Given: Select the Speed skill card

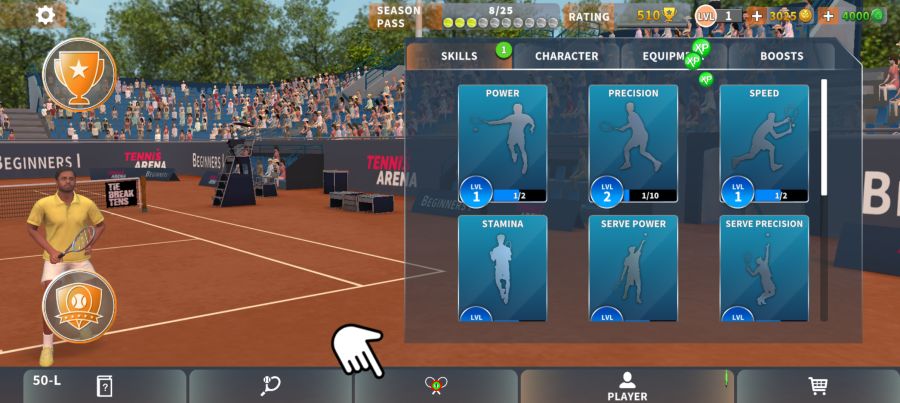Looking at the screenshot, I should pyautogui.click(x=764, y=144).
